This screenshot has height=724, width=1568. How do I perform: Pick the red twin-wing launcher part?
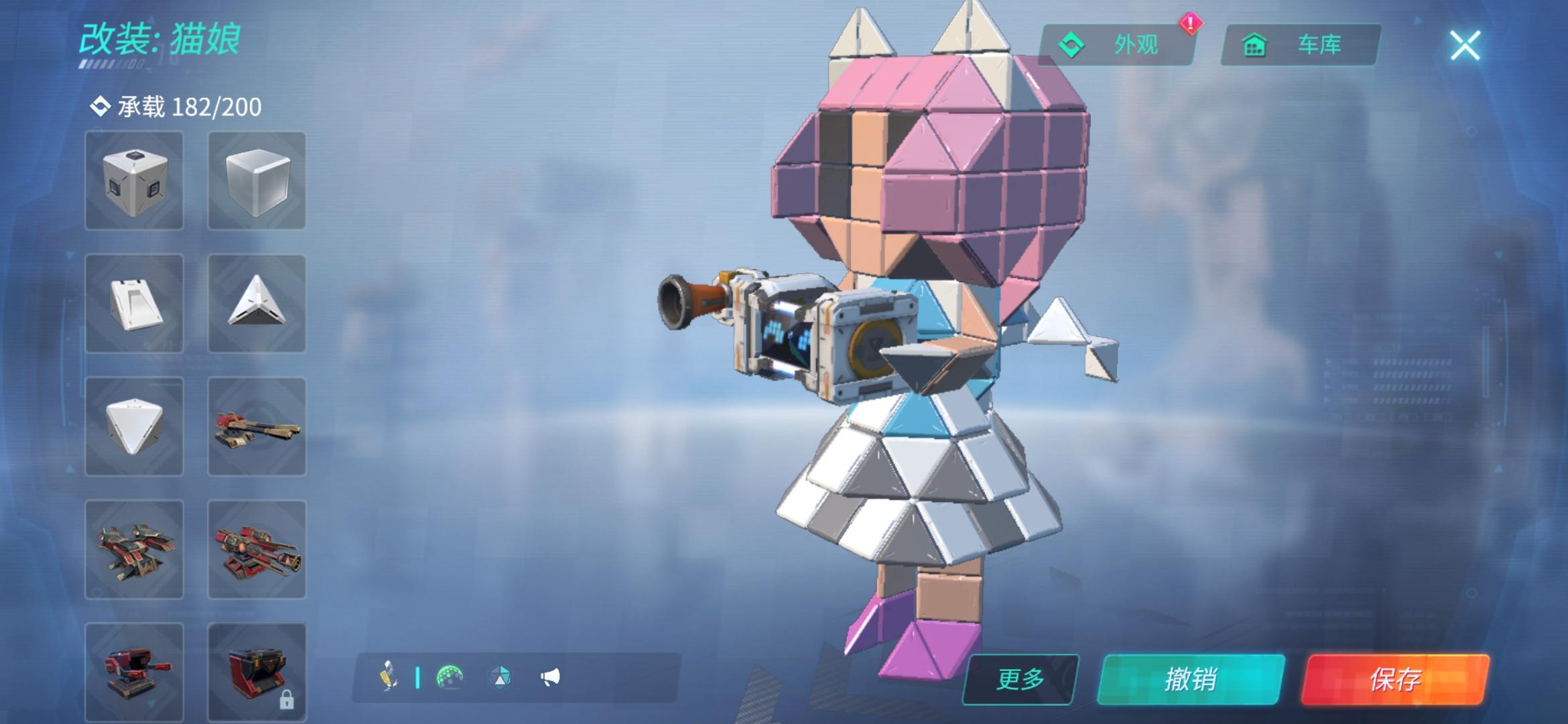click(x=134, y=549)
